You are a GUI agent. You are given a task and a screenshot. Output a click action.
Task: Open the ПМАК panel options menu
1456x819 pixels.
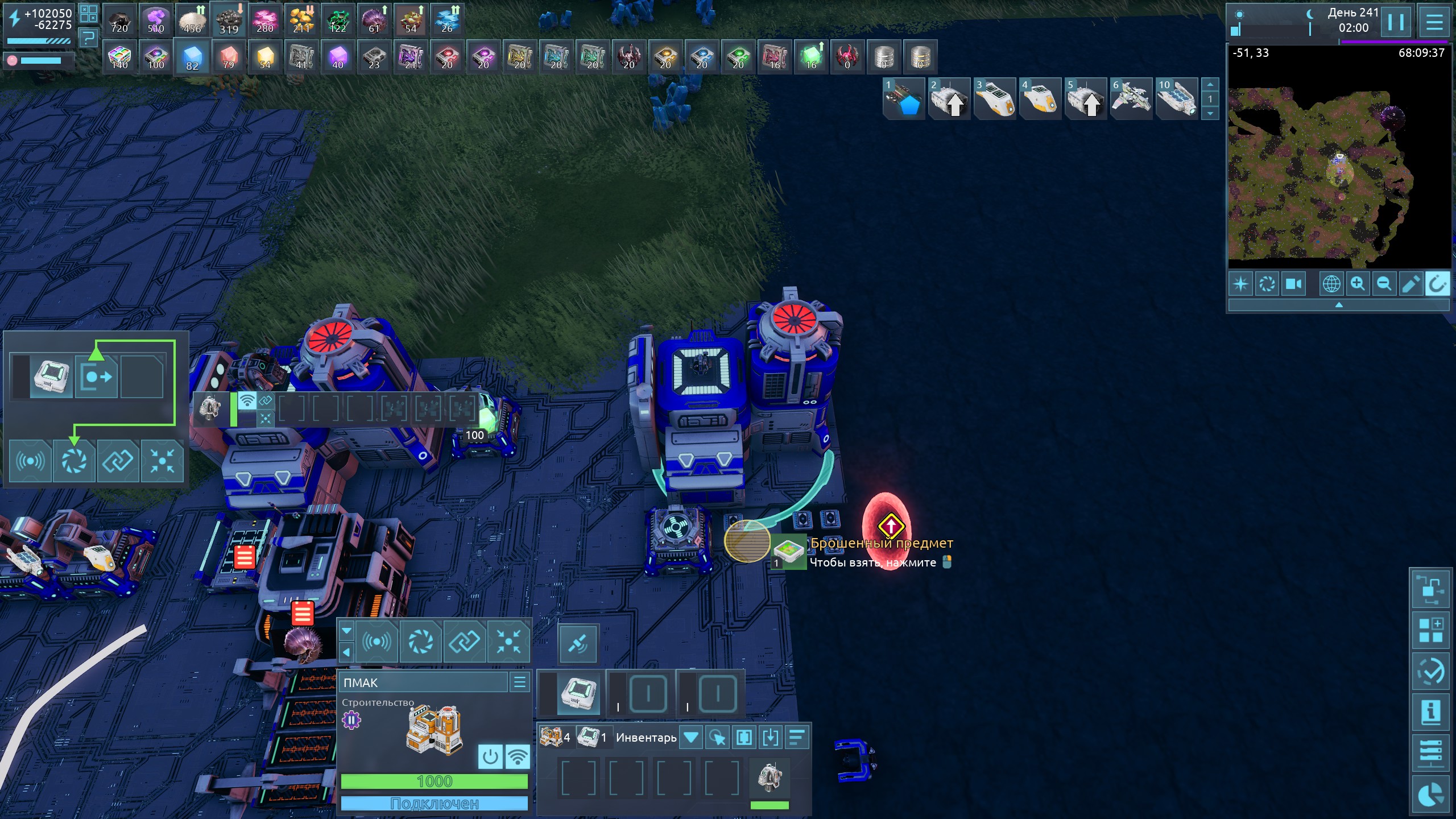(520, 682)
